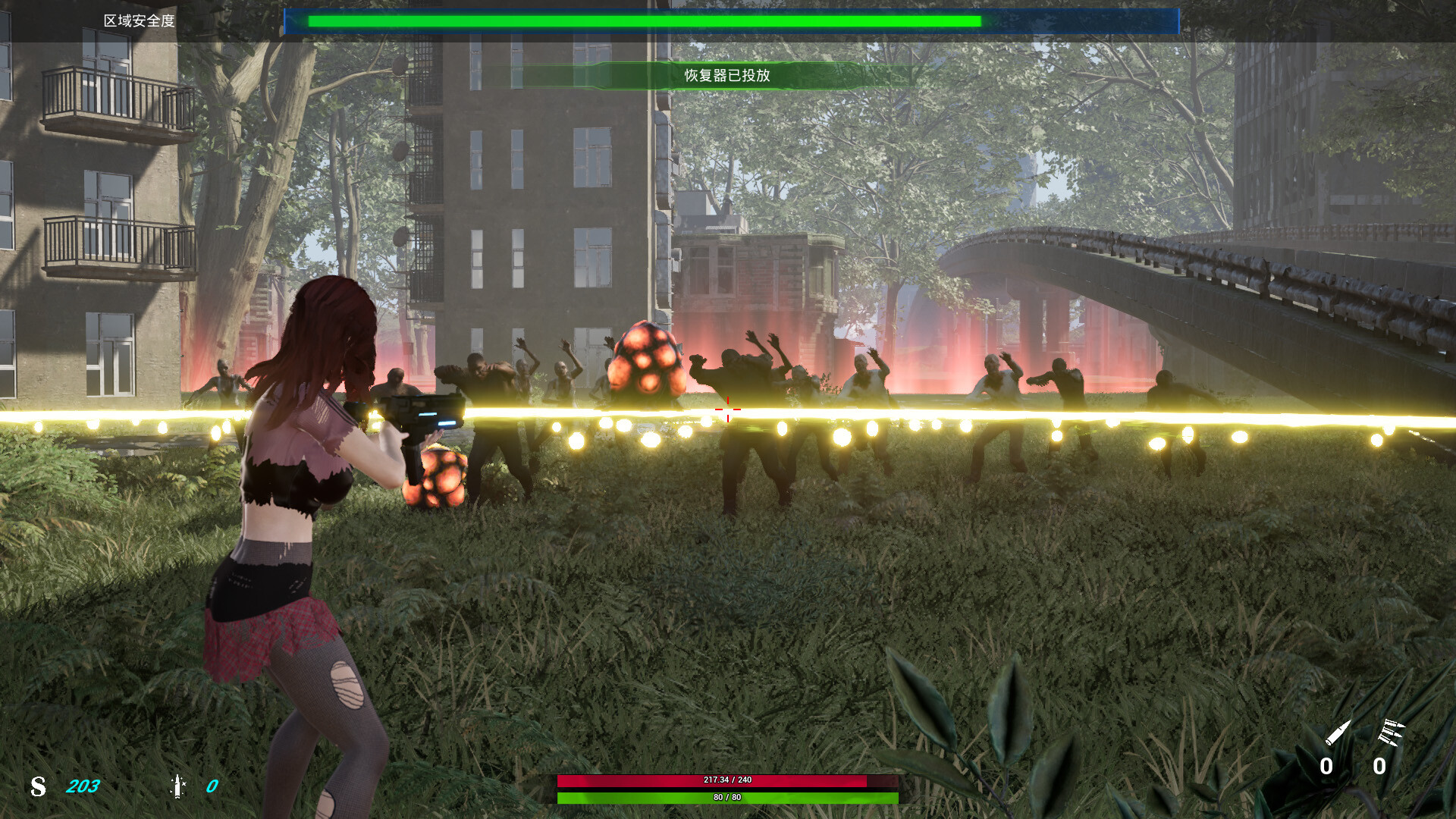1456x819 pixels.
Task: Click the 恢复器已投放 notification banner
Action: (726, 76)
